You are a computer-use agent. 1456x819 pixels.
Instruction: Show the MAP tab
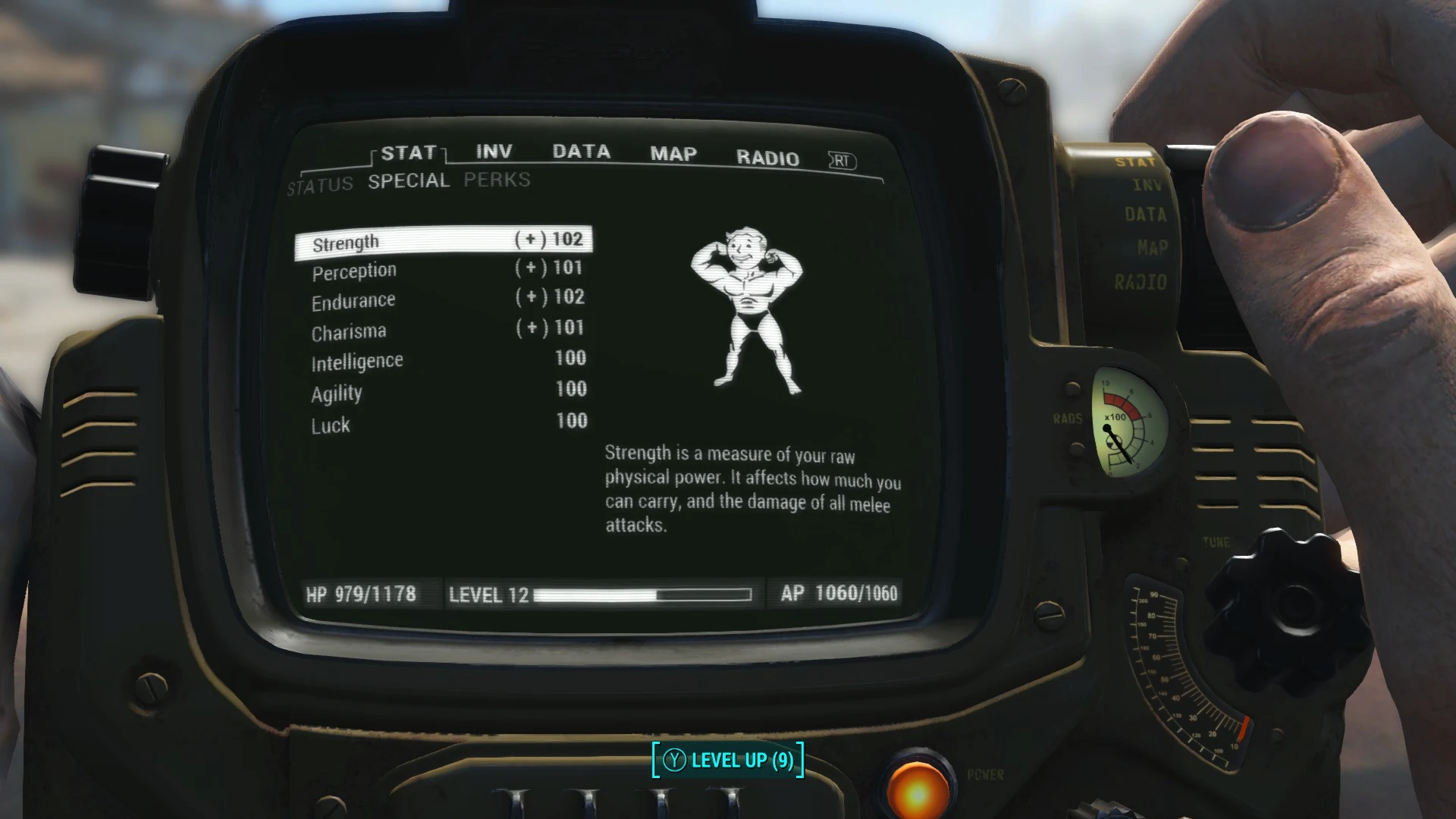pos(673,154)
